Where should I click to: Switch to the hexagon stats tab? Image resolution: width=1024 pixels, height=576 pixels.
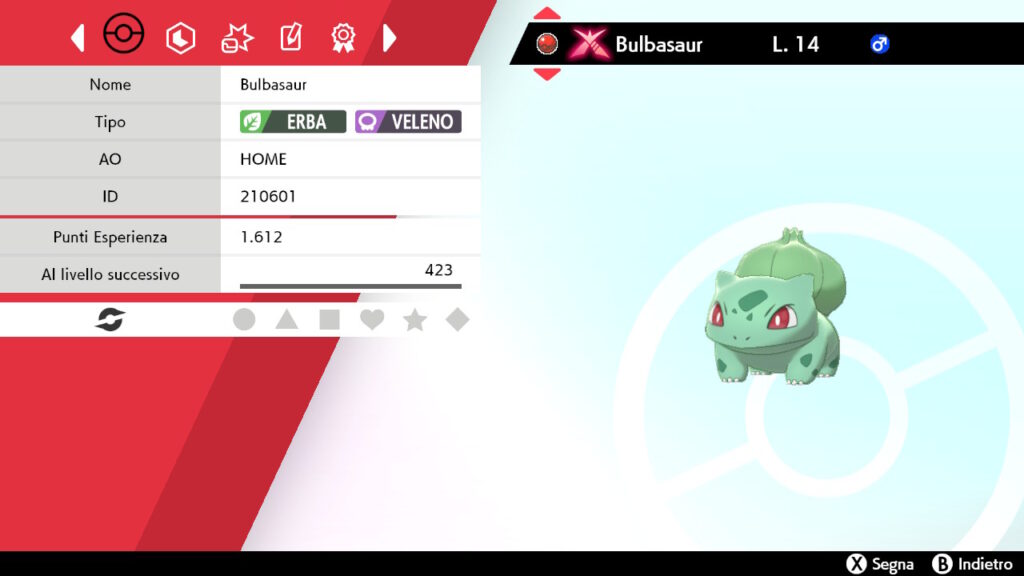181,38
